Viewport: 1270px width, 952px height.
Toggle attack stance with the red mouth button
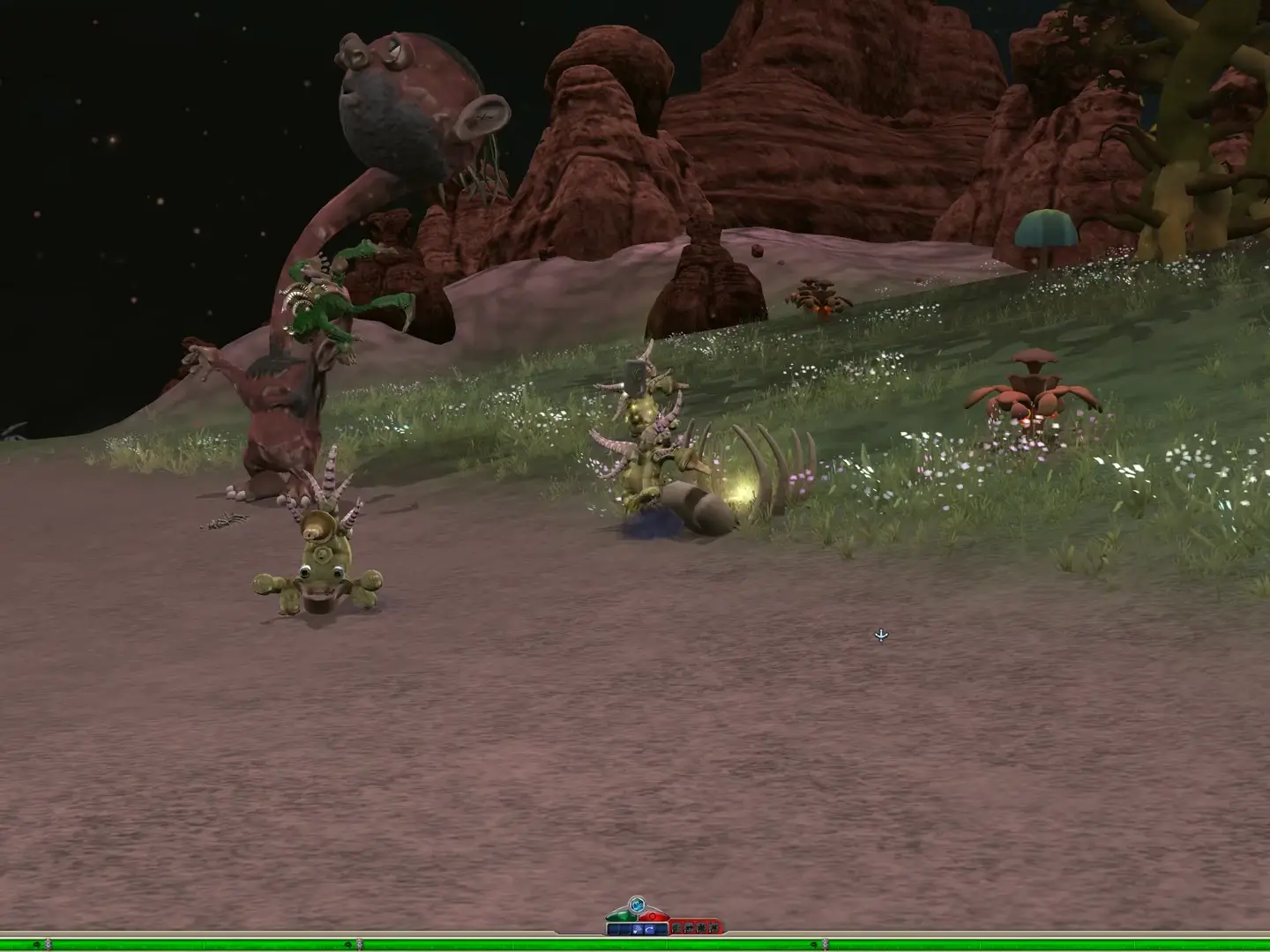654,917
